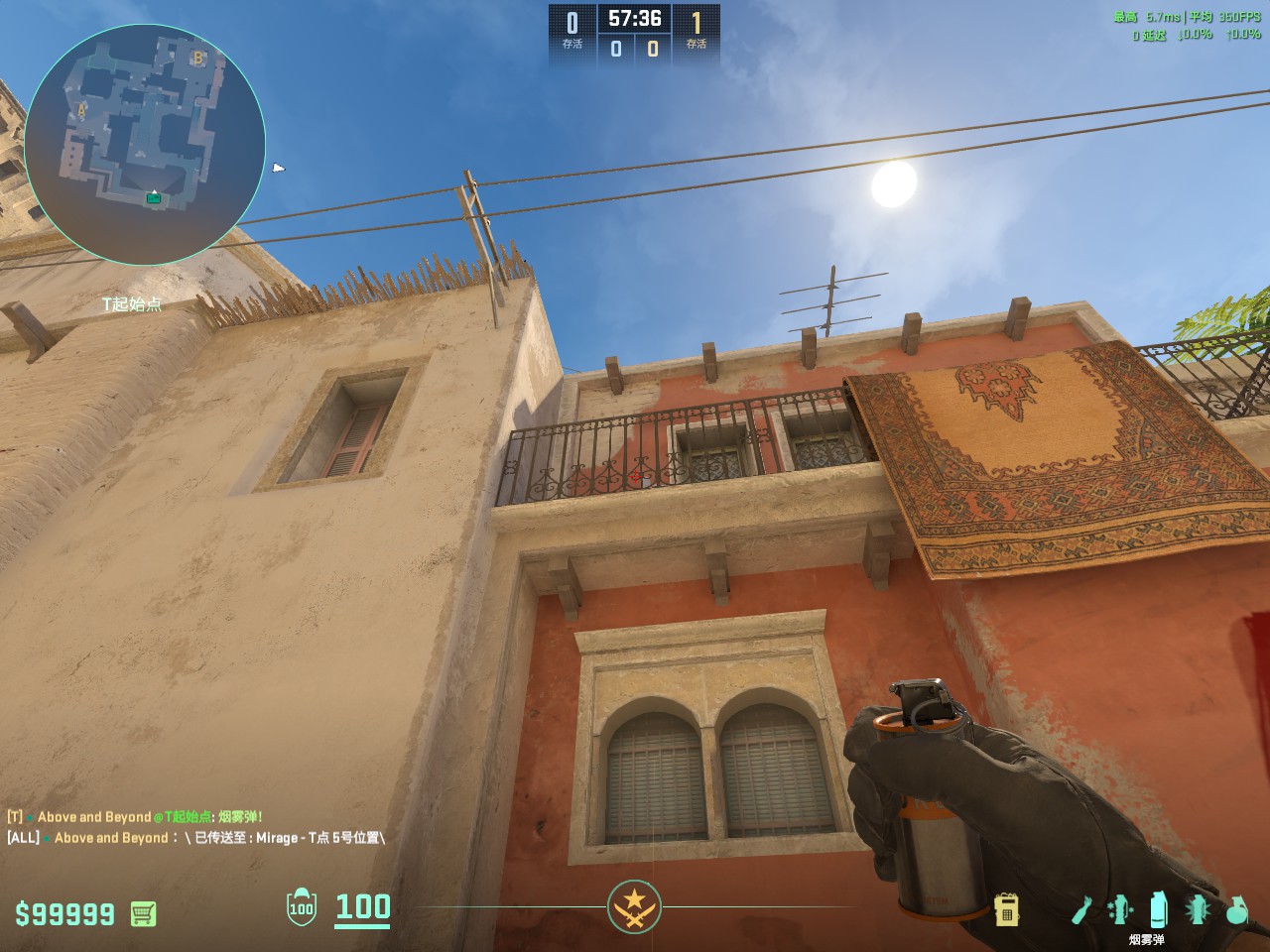Click the player marker on the minimap
Viewport: 1270px width, 952px height.
click(152, 197)
